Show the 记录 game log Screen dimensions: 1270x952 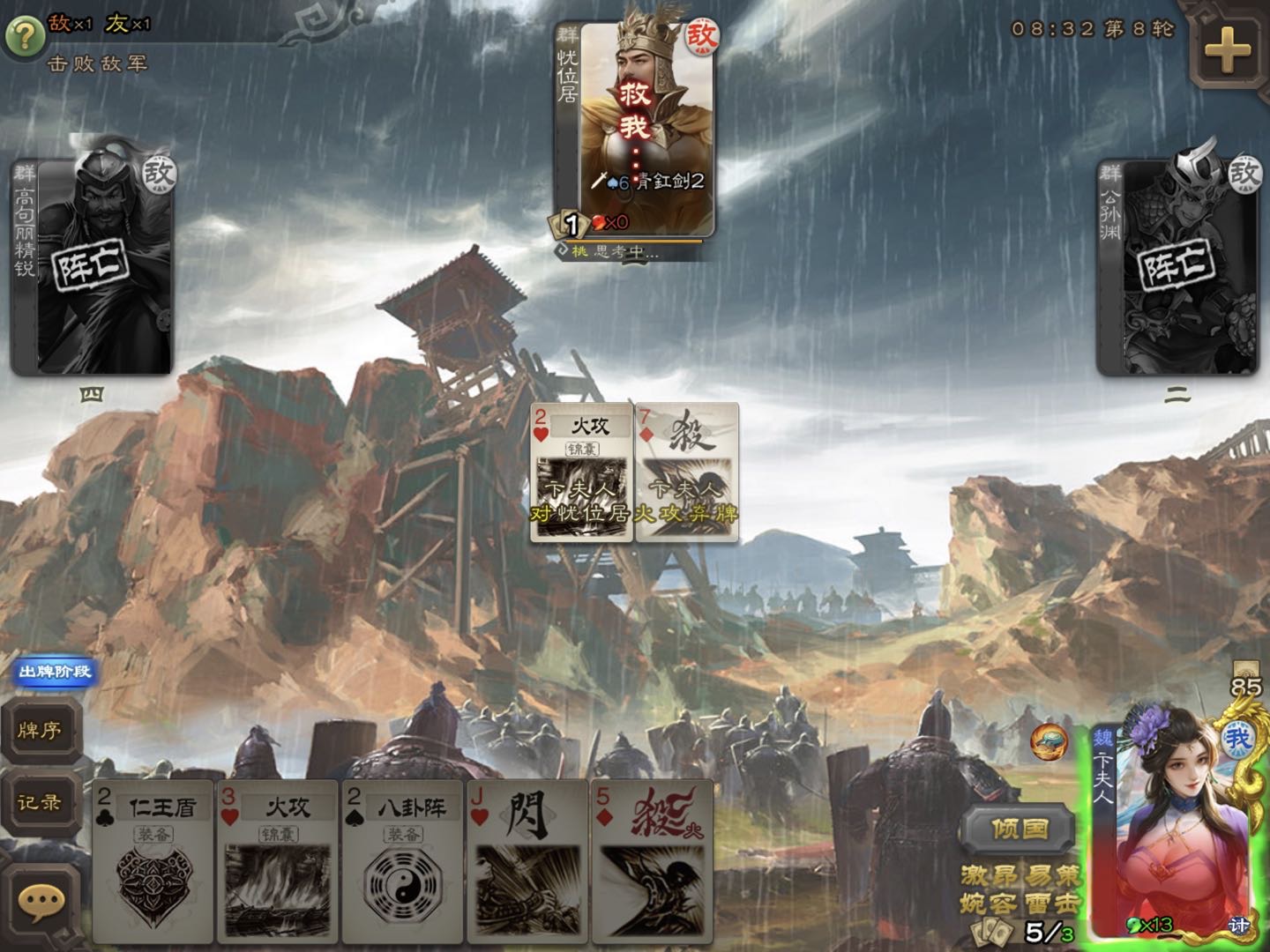(x=40, y=802)
